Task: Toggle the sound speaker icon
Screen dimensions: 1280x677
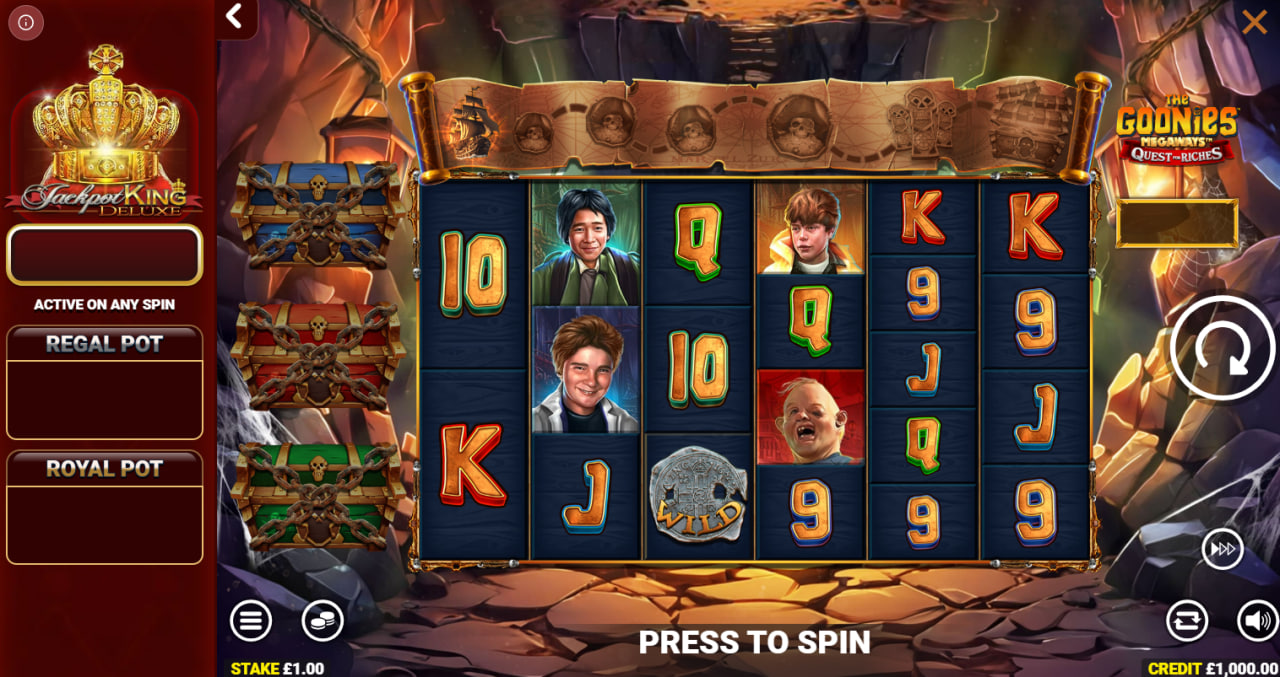Action: pyautogui.click(x=1257, y=621)
